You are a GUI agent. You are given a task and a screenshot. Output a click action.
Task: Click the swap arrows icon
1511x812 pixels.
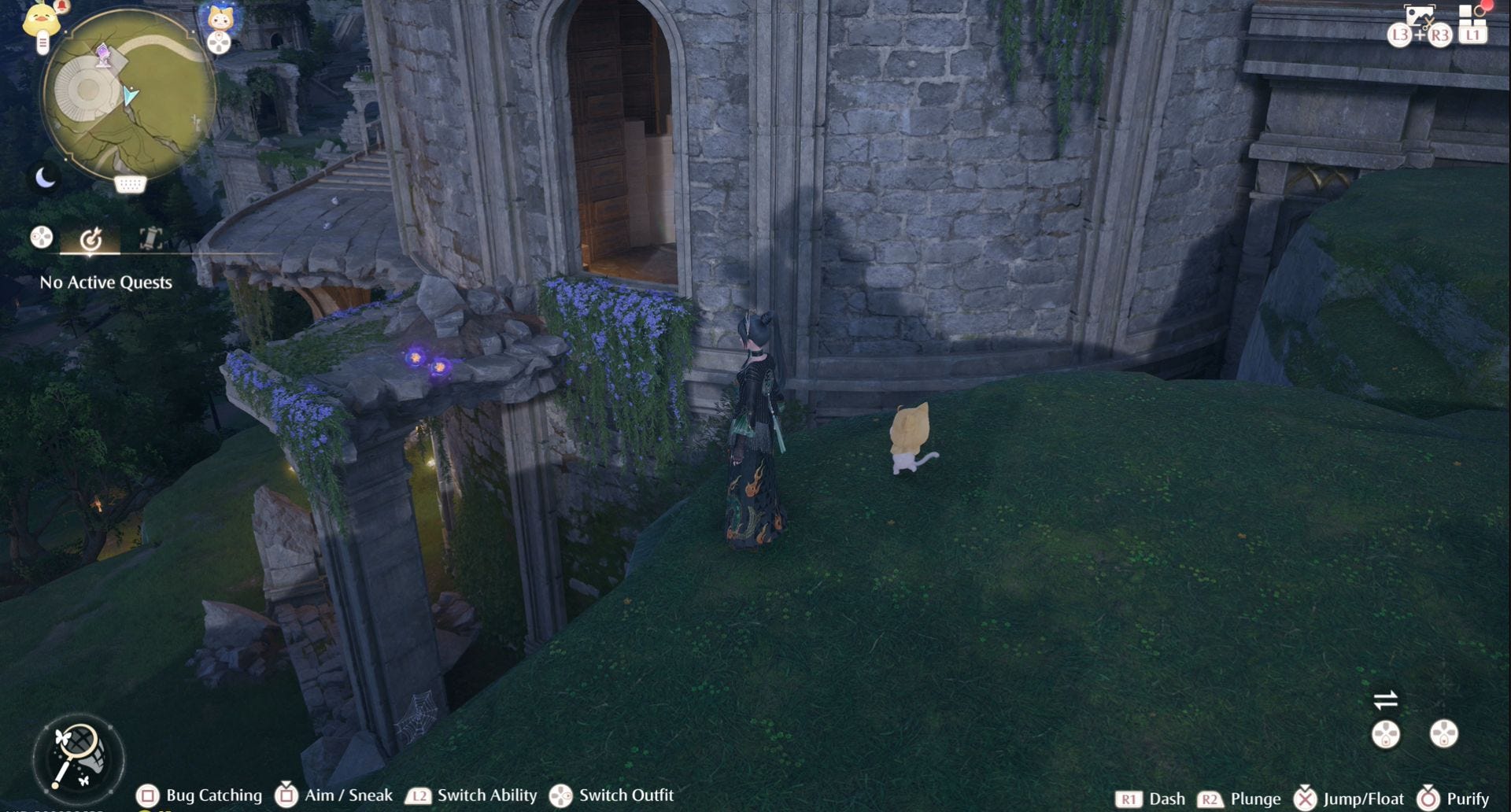point(1385,699)
